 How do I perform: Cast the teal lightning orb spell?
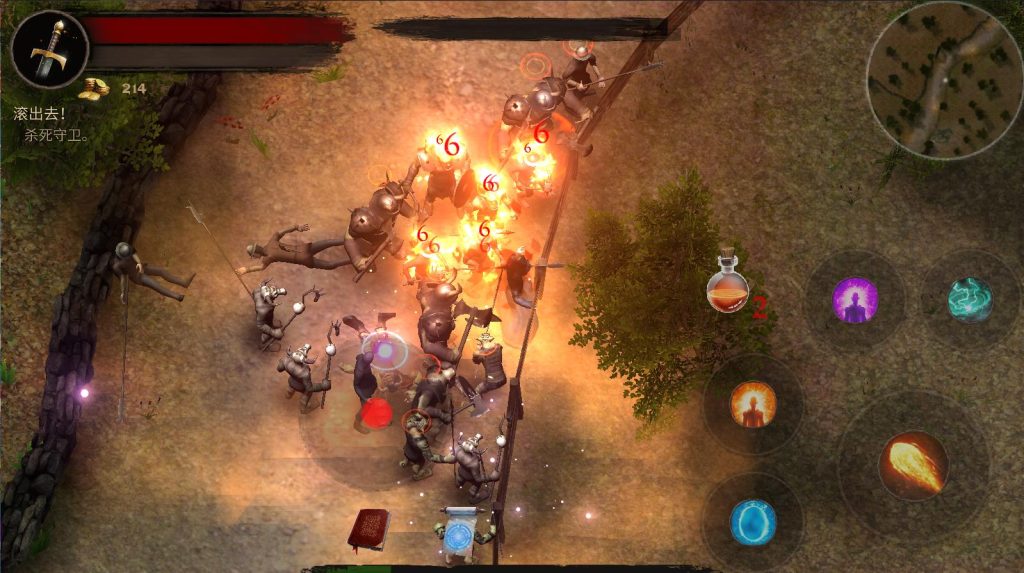[969, 300]
